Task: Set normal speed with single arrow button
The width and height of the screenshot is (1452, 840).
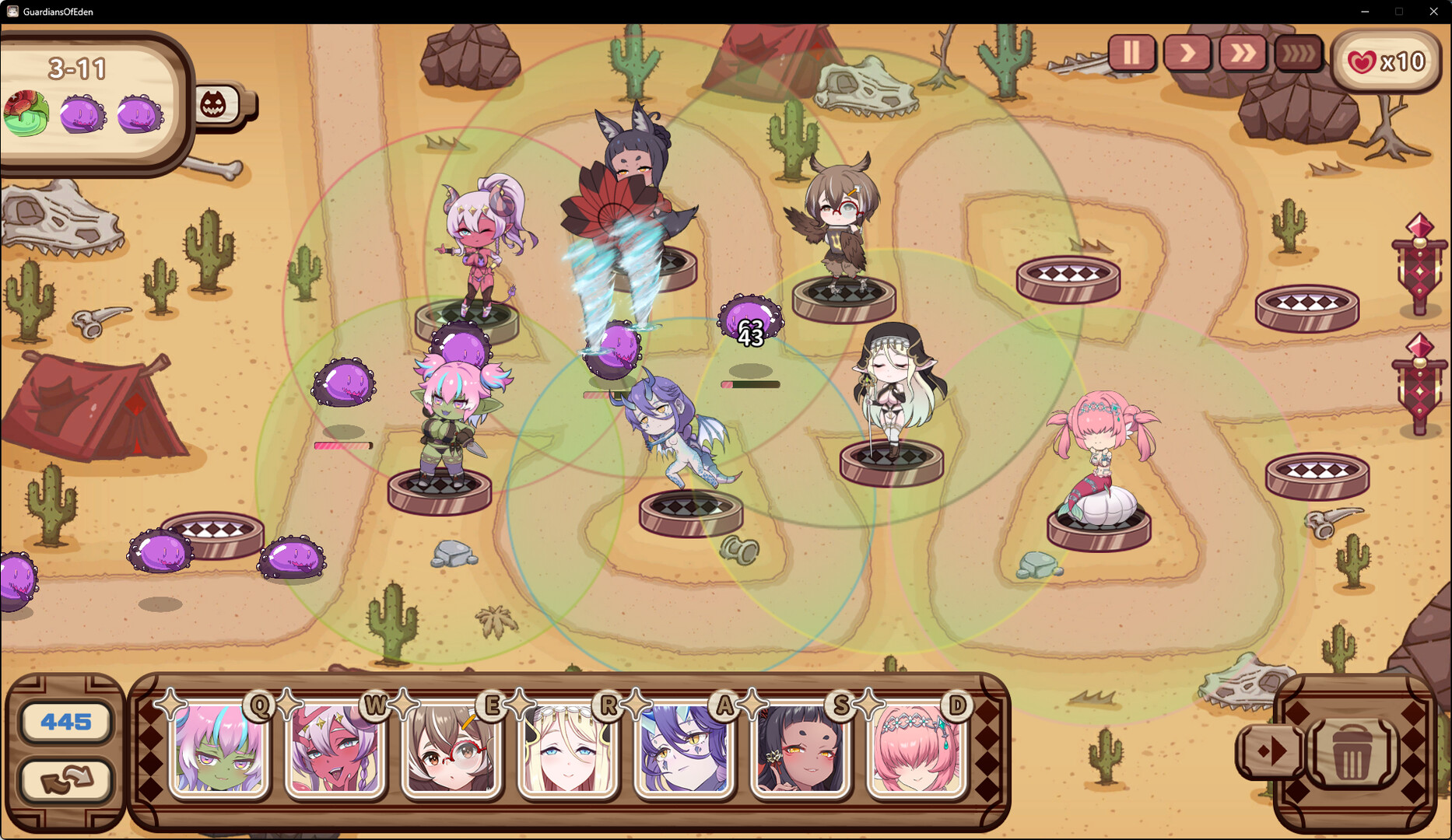Action: click(1188, 54)
